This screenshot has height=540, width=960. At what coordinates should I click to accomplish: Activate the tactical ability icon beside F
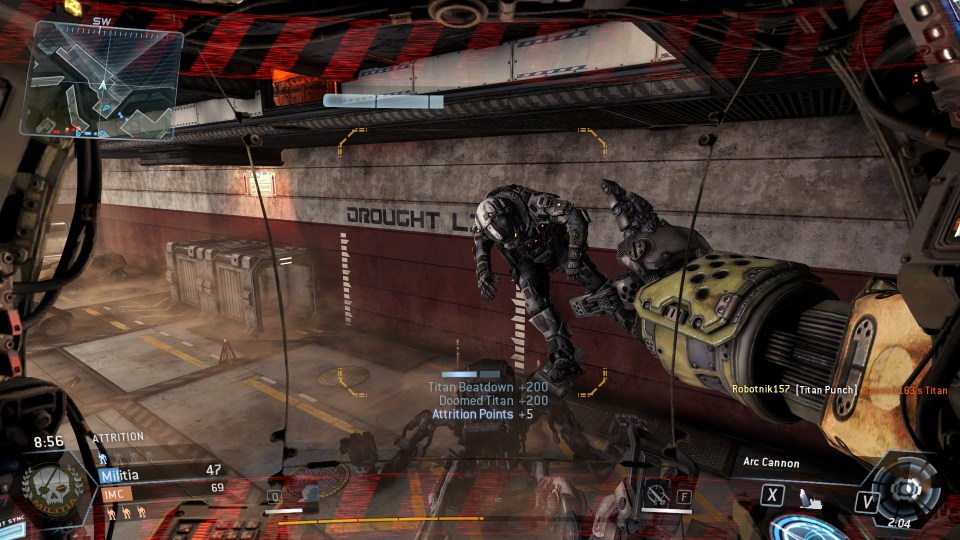click(657, 493)
